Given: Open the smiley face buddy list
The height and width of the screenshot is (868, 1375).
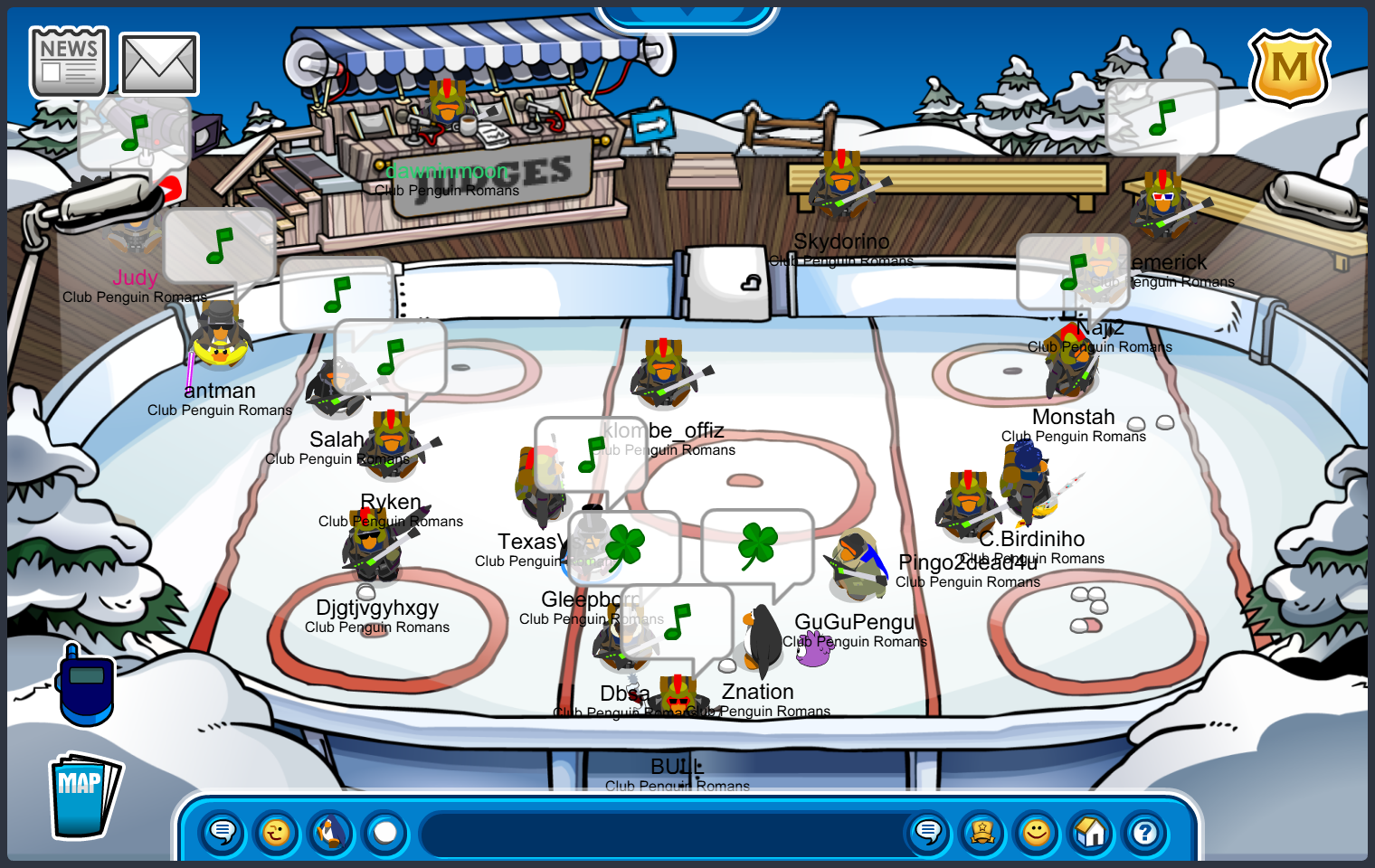Looking at the screenshot, I should coord(1037,832).
